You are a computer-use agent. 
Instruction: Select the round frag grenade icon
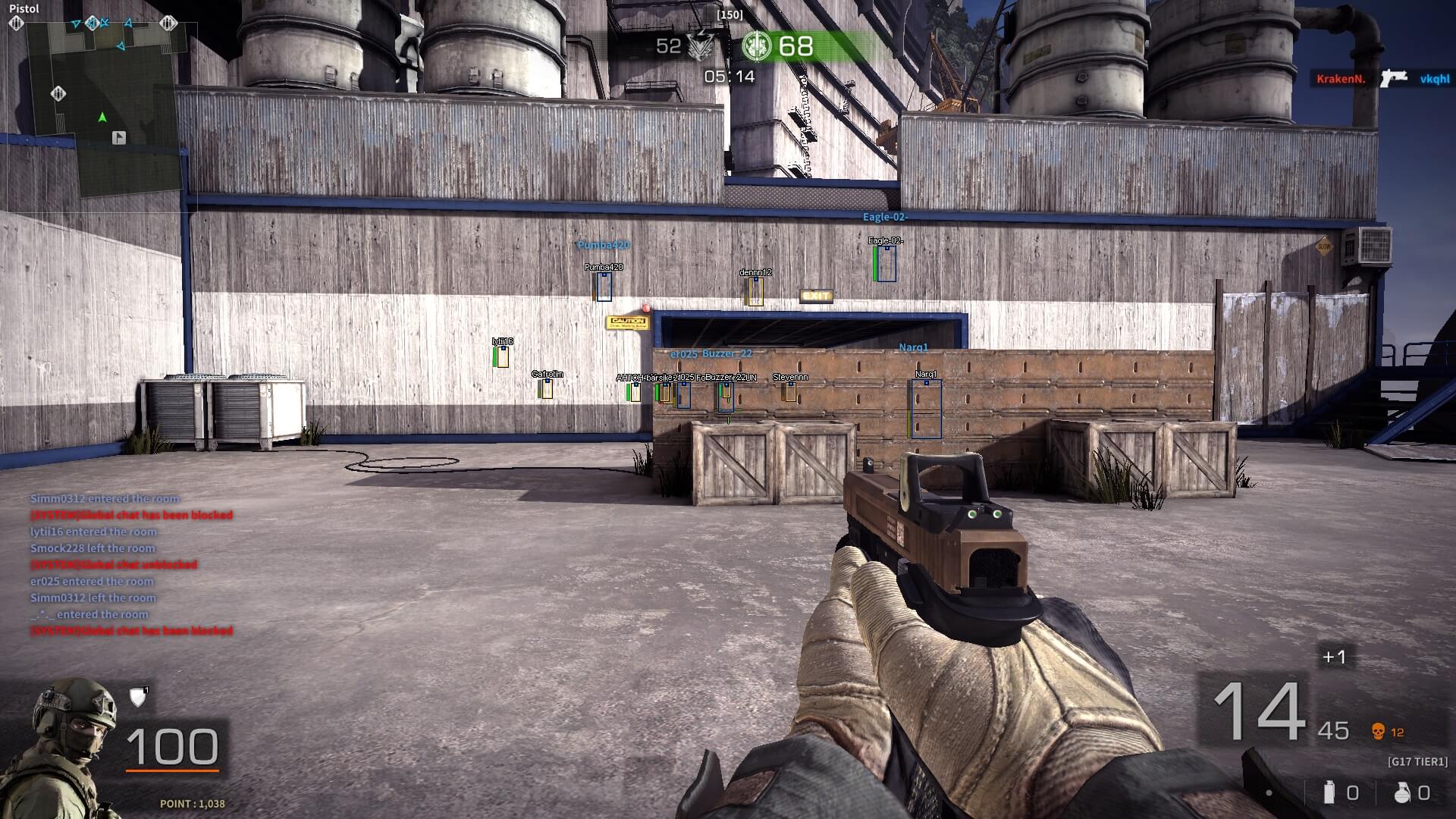pyautogui.click(x=1401, y=792)
